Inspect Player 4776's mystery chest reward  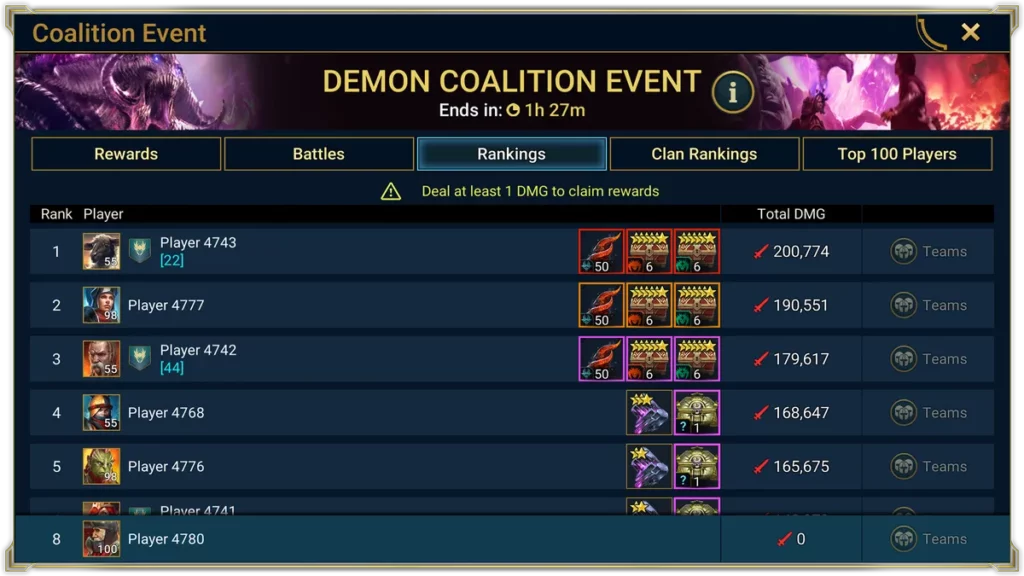point(697,466)
